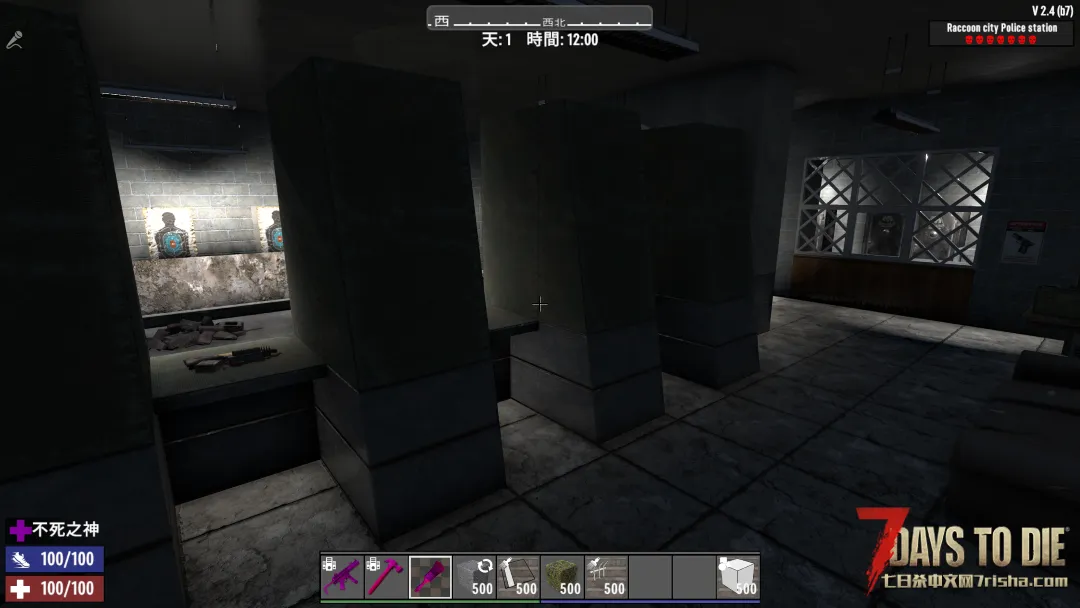The height and width of the screenshot is (608, 1080).
Task: Select the pink hammer tool slot
Action: coord(386,577)
